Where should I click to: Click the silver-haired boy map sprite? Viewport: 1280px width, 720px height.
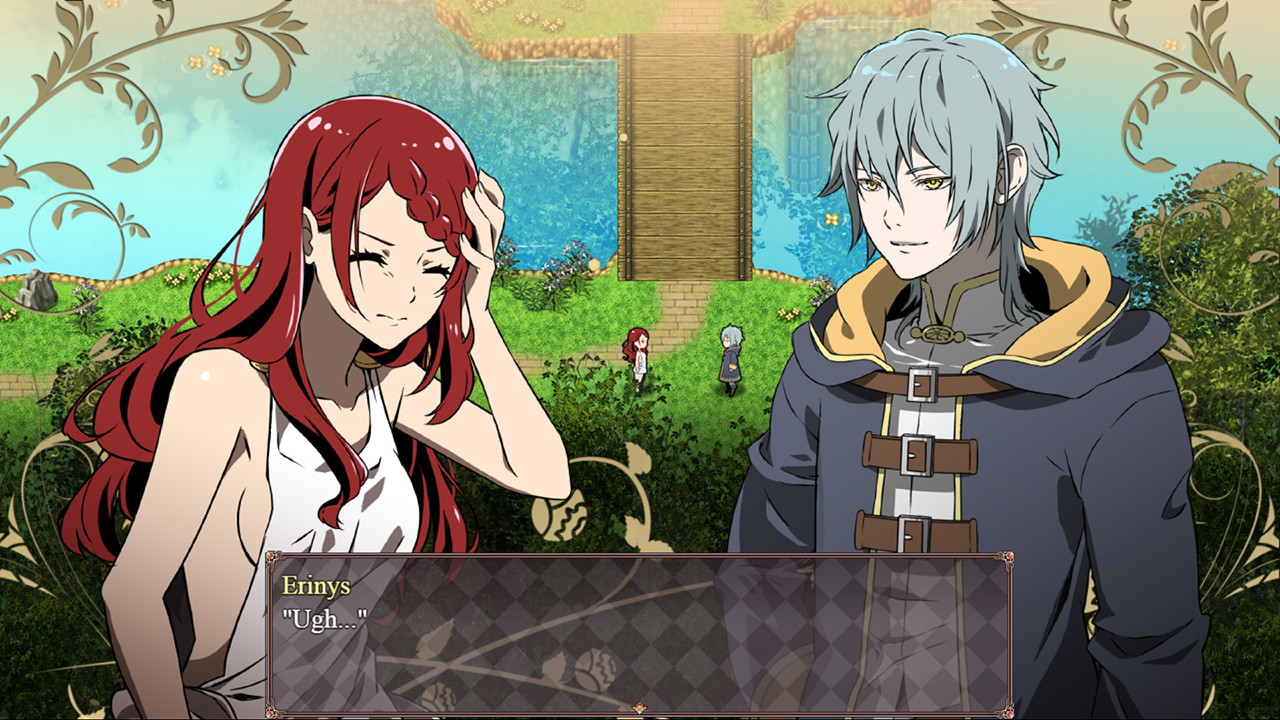[732, 358]
